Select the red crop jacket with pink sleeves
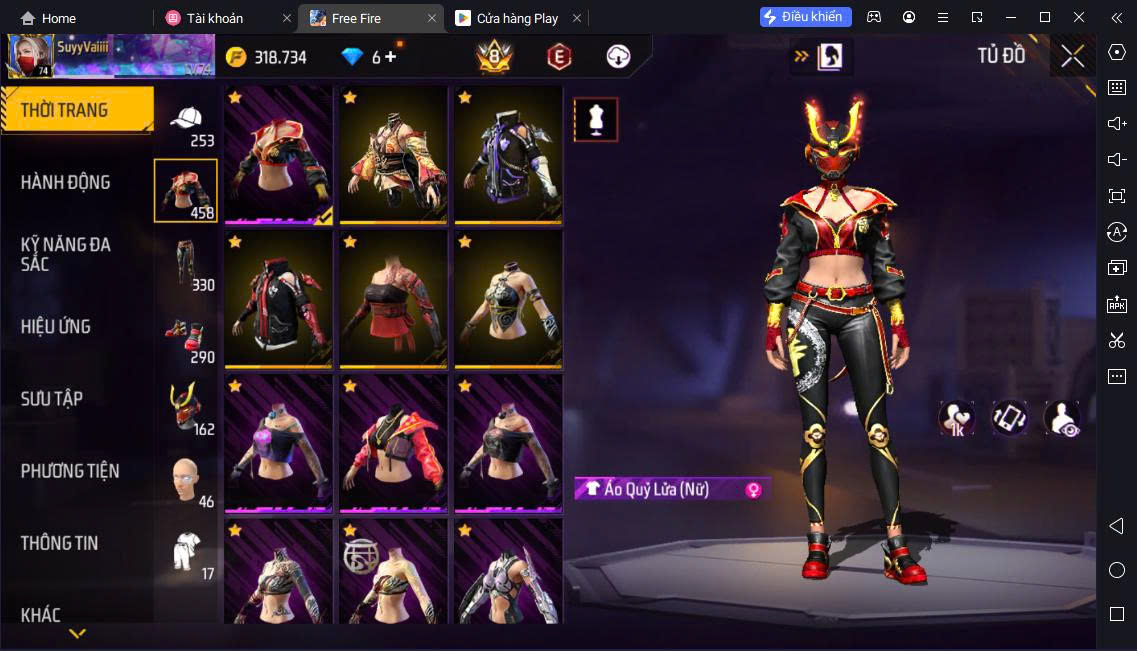Viewport: 1137px width, 651px height. [x=393, y=444]
